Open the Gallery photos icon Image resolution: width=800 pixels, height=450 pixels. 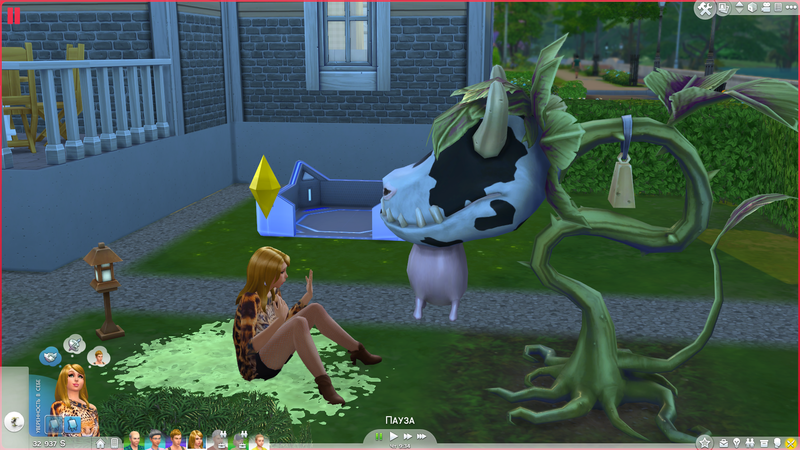coord(724,9)
